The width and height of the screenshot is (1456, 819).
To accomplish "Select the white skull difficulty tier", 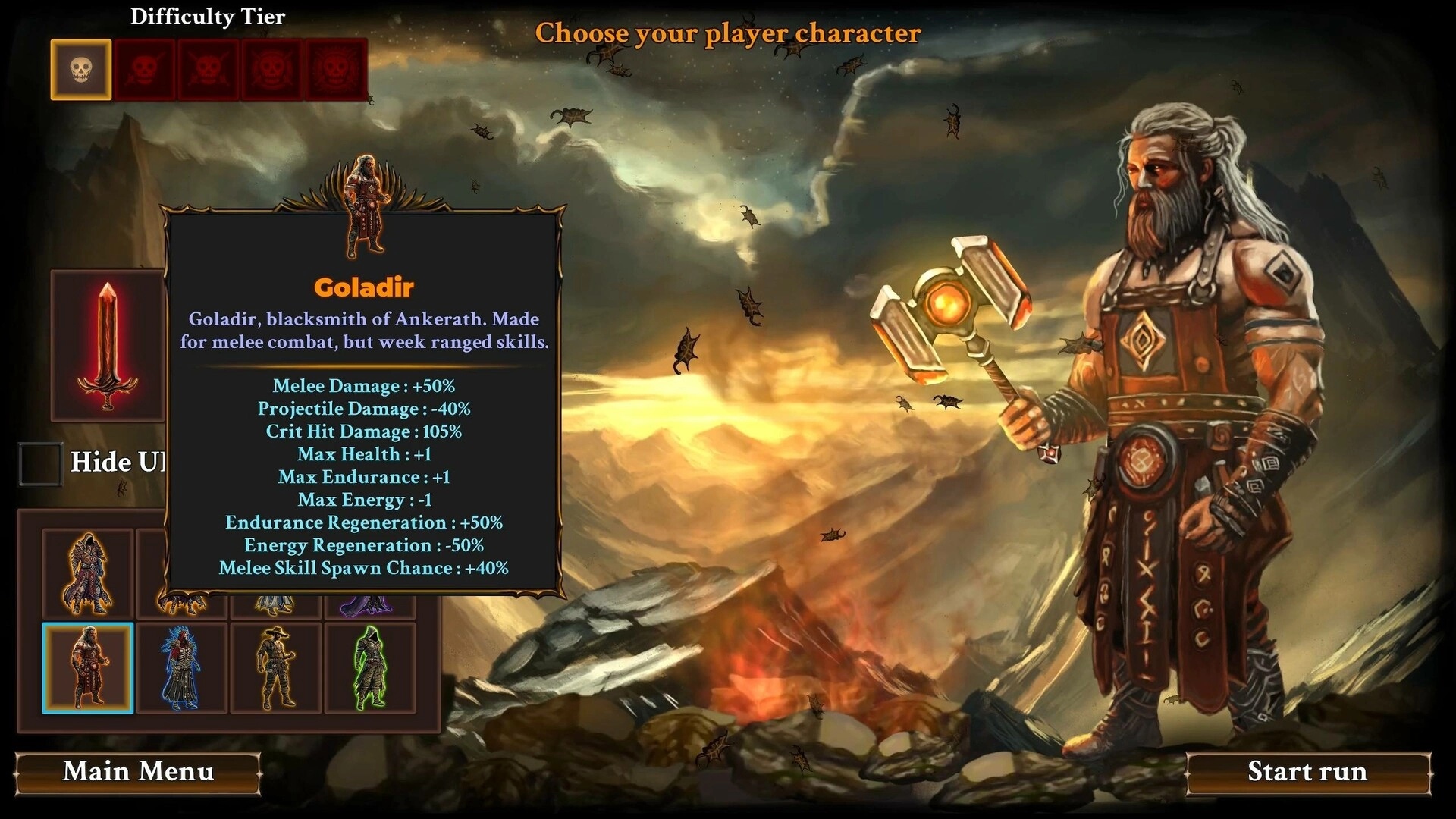I will (x=81, y=70).
